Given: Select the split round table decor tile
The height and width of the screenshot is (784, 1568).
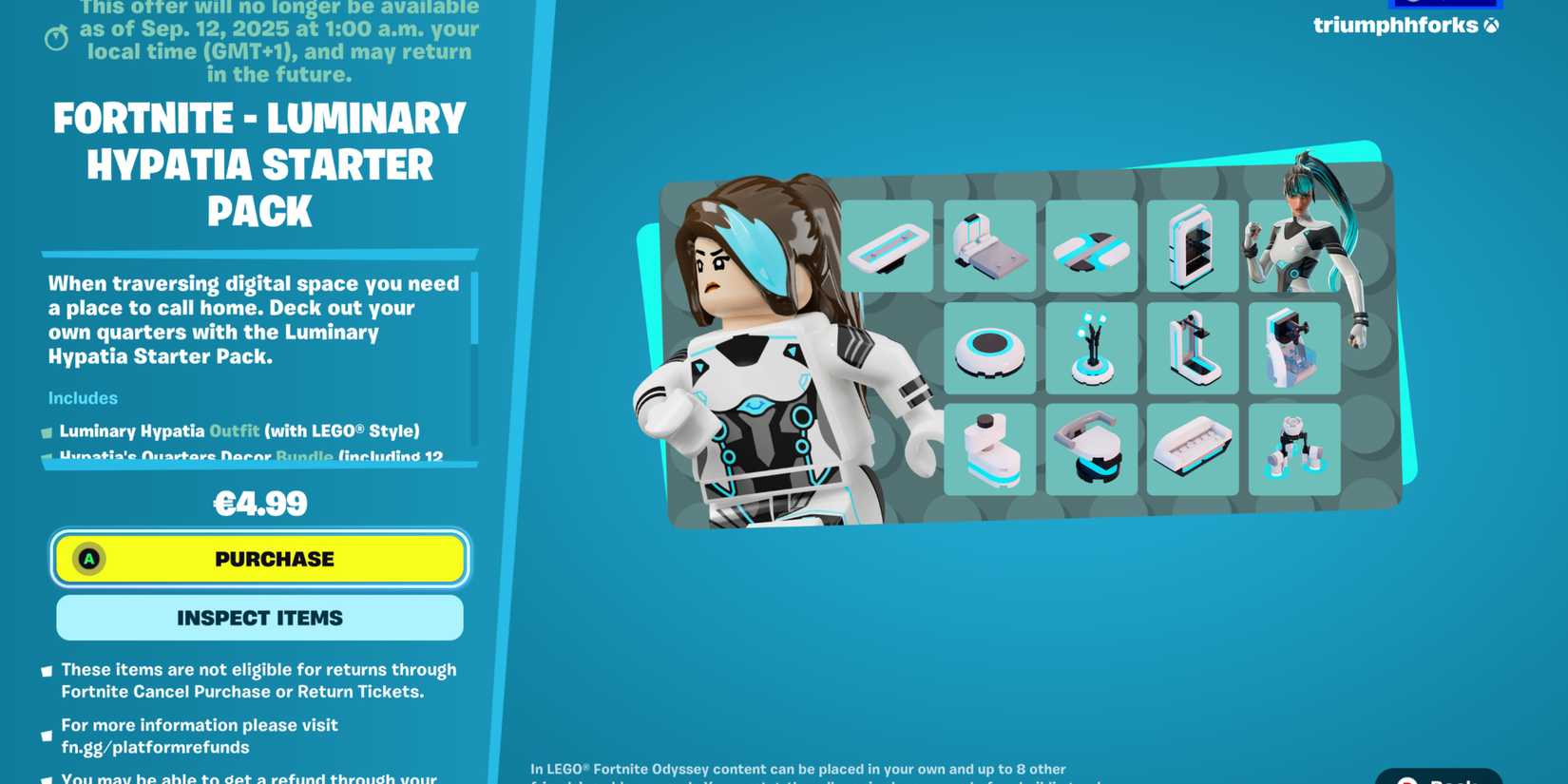Looking at the screenshot, I should pos(1091,247).
